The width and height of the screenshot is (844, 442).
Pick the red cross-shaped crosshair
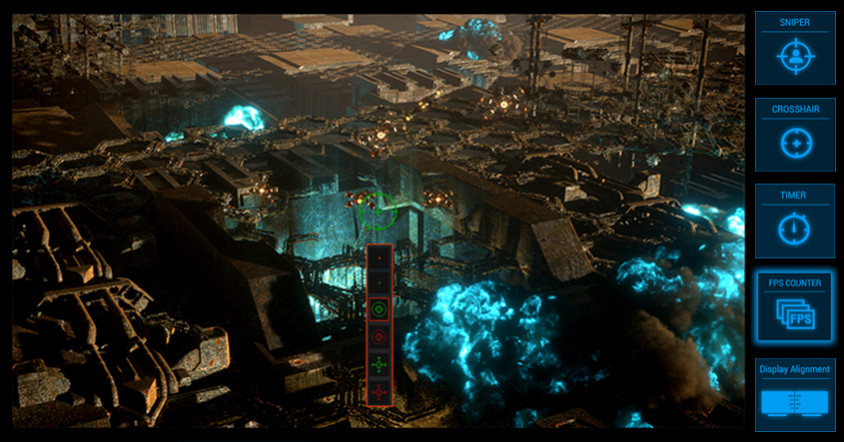coord(379,393)
